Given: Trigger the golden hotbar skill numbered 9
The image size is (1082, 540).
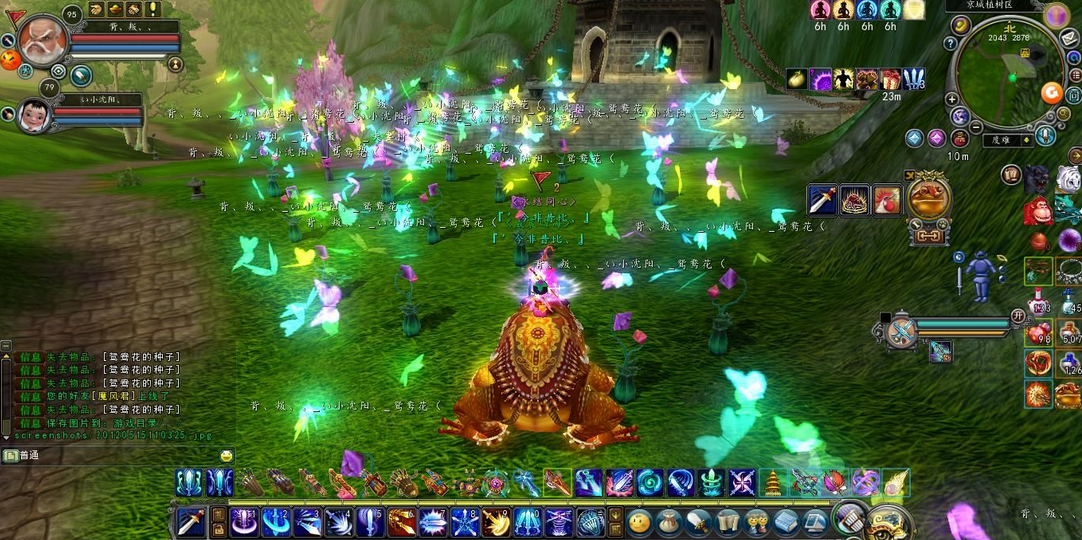Looking at the screenshot, I should (496, 521).
